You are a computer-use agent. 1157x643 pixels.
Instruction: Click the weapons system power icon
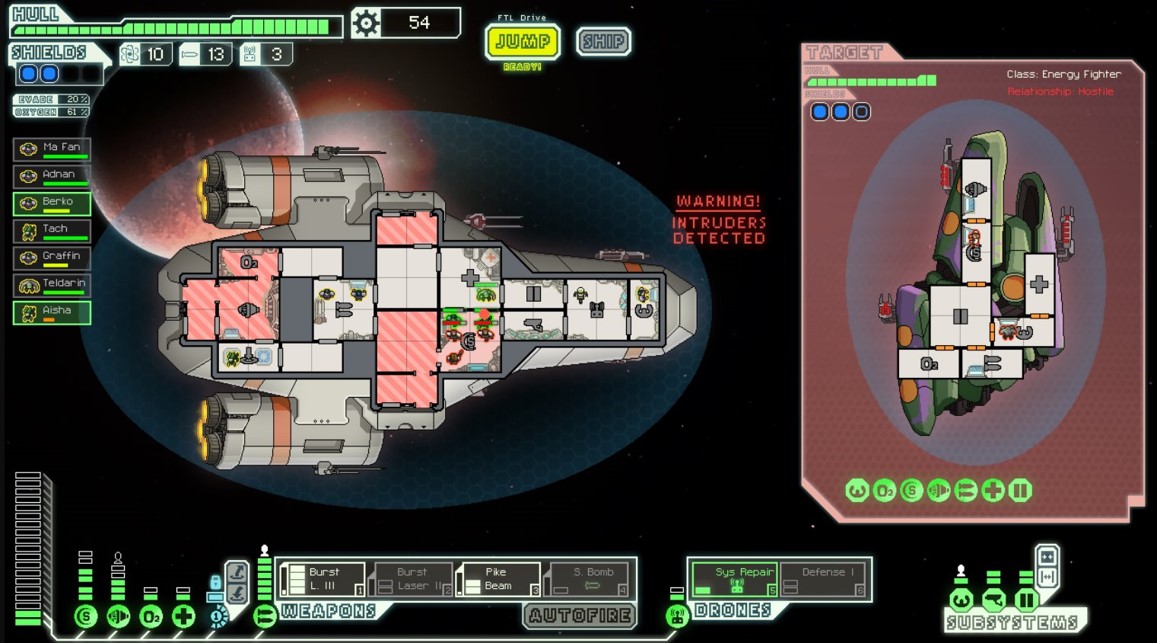point(265,616)
